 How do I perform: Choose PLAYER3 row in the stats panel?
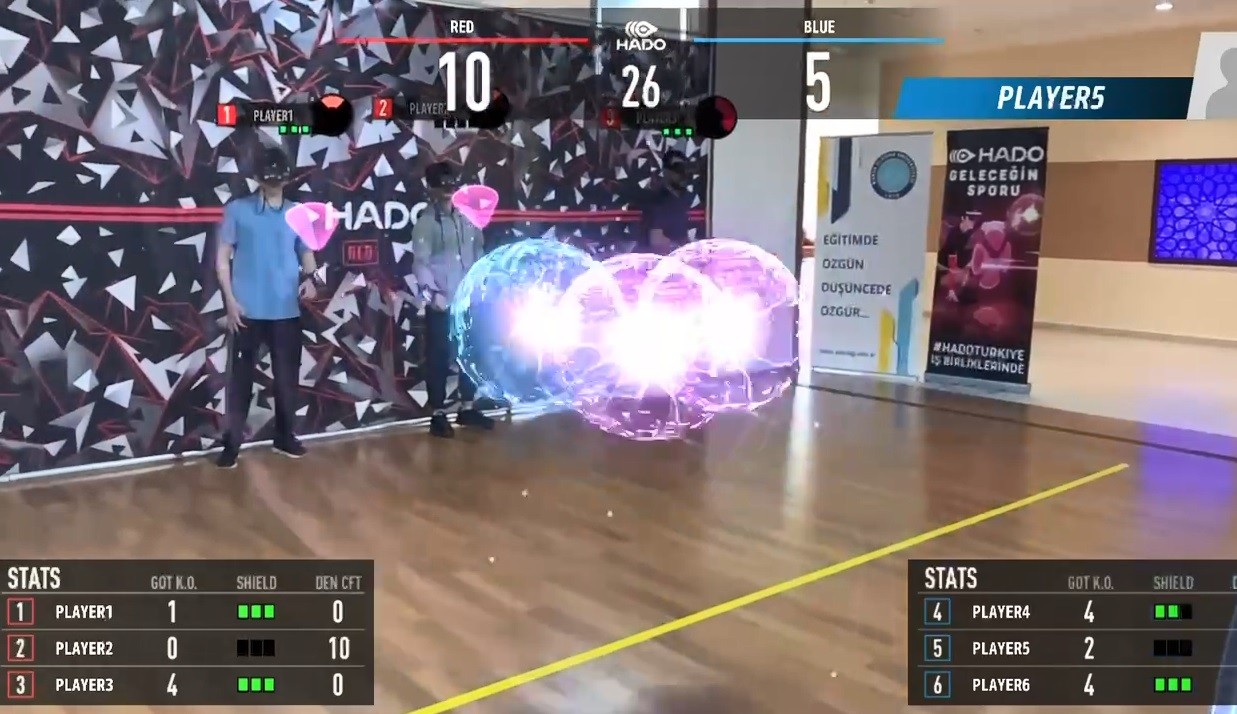(x=187, y=685)
